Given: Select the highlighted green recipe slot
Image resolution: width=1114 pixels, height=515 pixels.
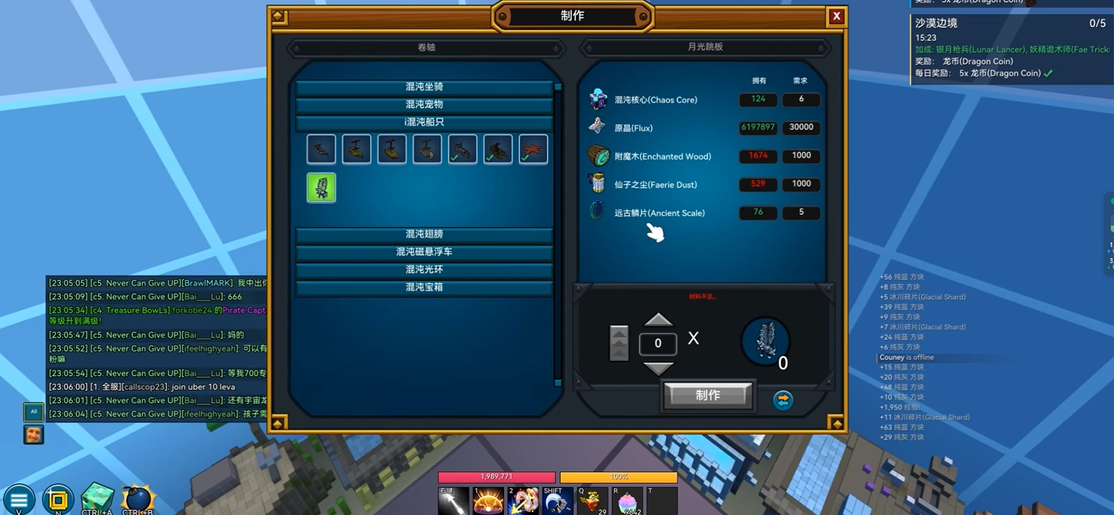Looking at the screenshot, I should tap(321, 187).
